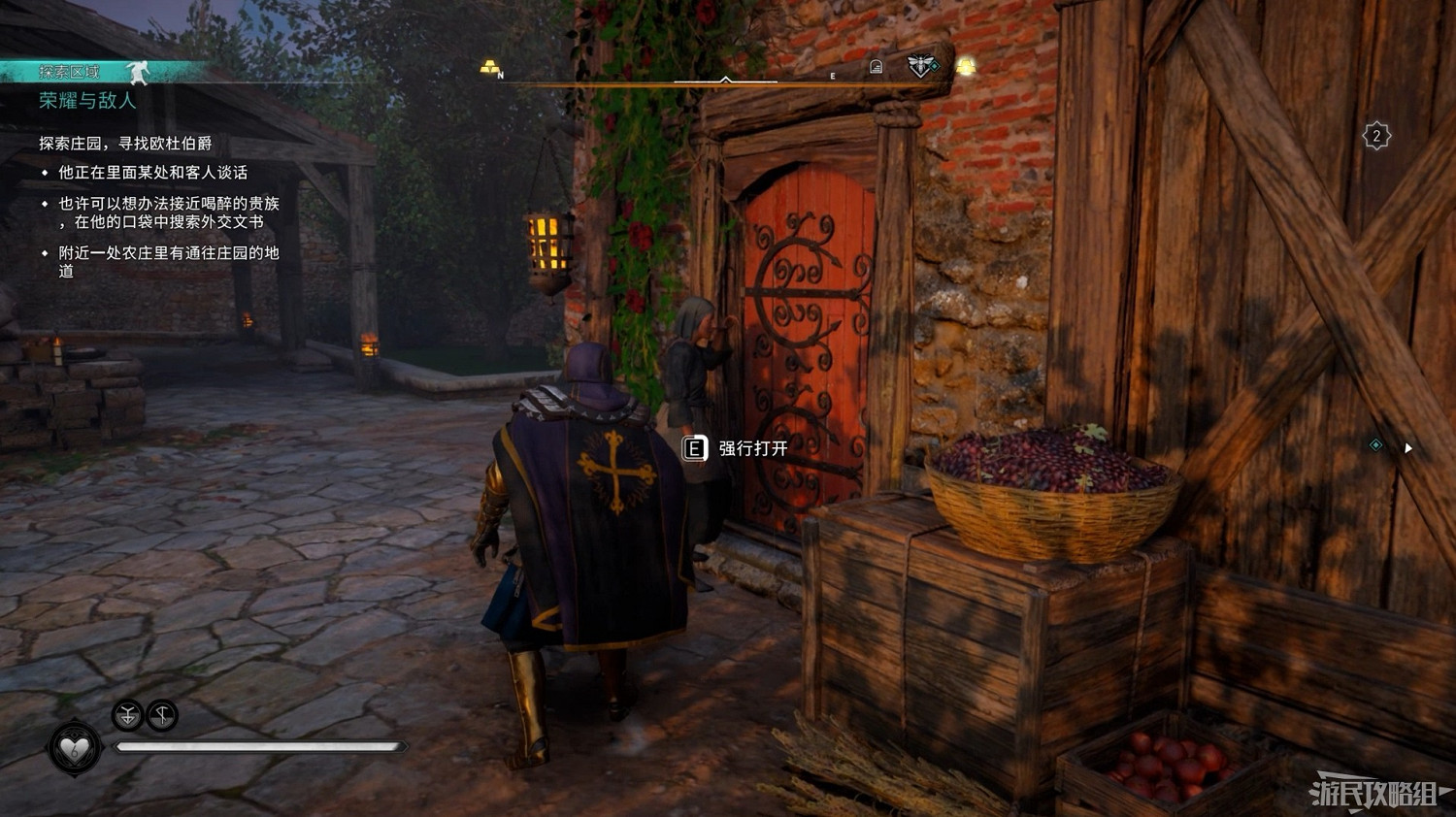Click the white play arrow on the right edge
The width and height of the screenshot is (1456, 817).
click(1408, 448)
